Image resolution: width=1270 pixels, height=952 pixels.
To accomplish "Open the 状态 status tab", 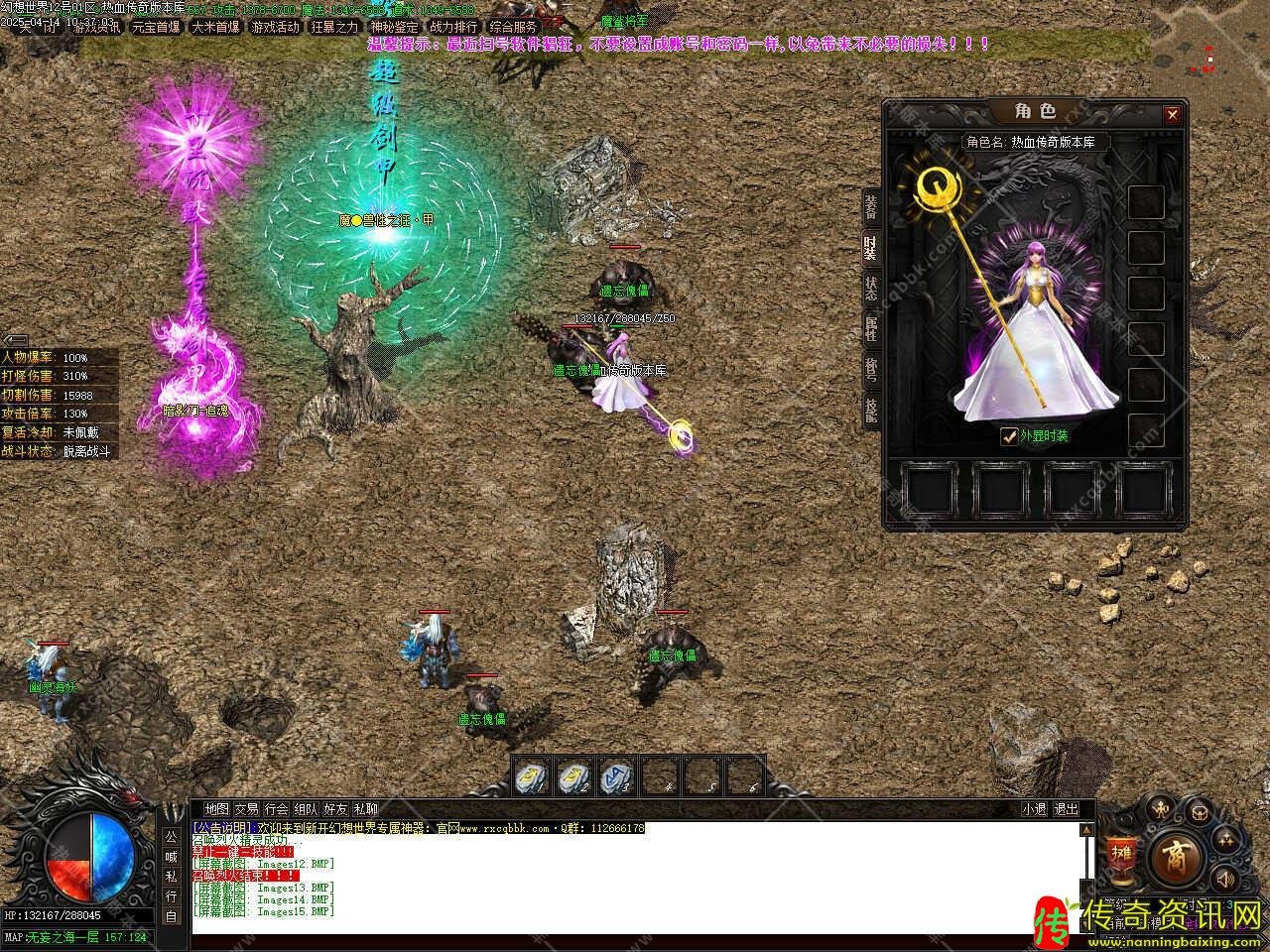I will pos(870,289).
